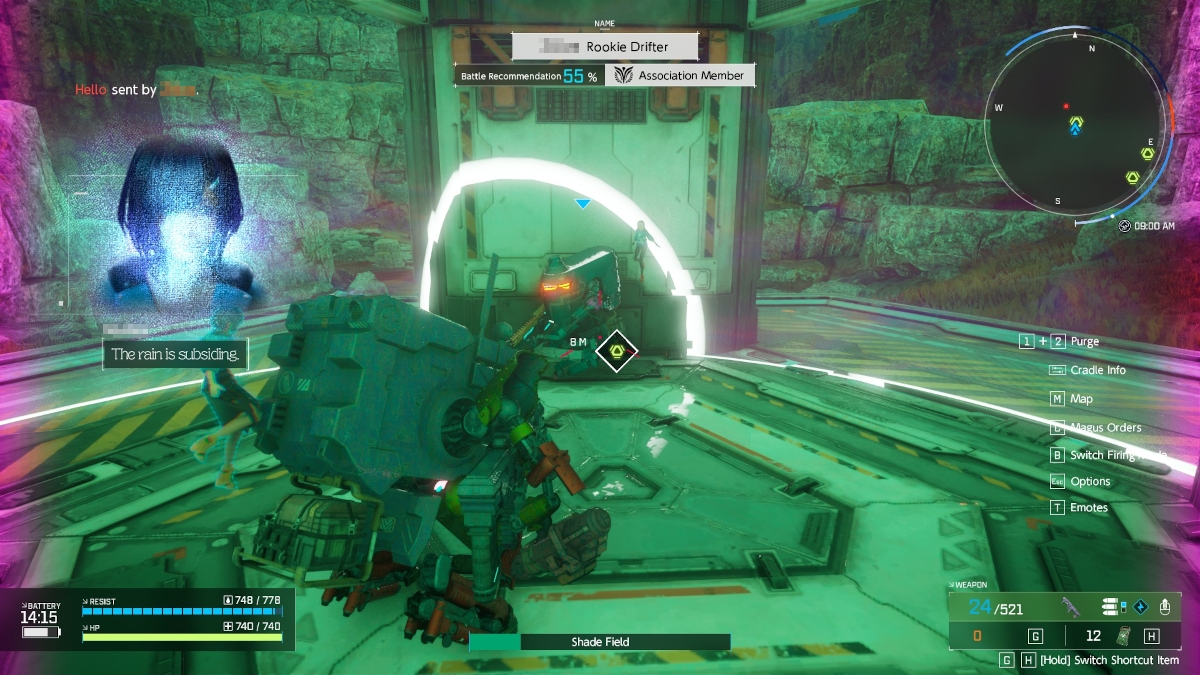Activate the lightning bolt diamond icon
Viewport: 1200px width, 675px height.
click(x=1138, y=606)
